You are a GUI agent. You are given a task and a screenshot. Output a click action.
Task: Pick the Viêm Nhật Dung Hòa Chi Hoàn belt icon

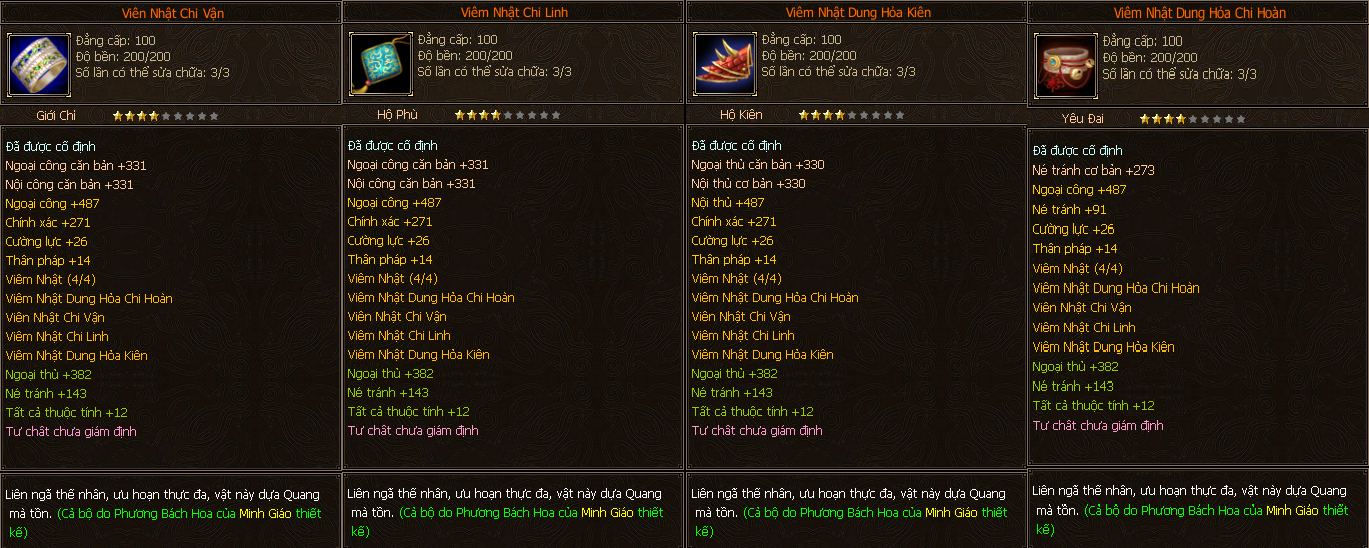(1066, 66)
